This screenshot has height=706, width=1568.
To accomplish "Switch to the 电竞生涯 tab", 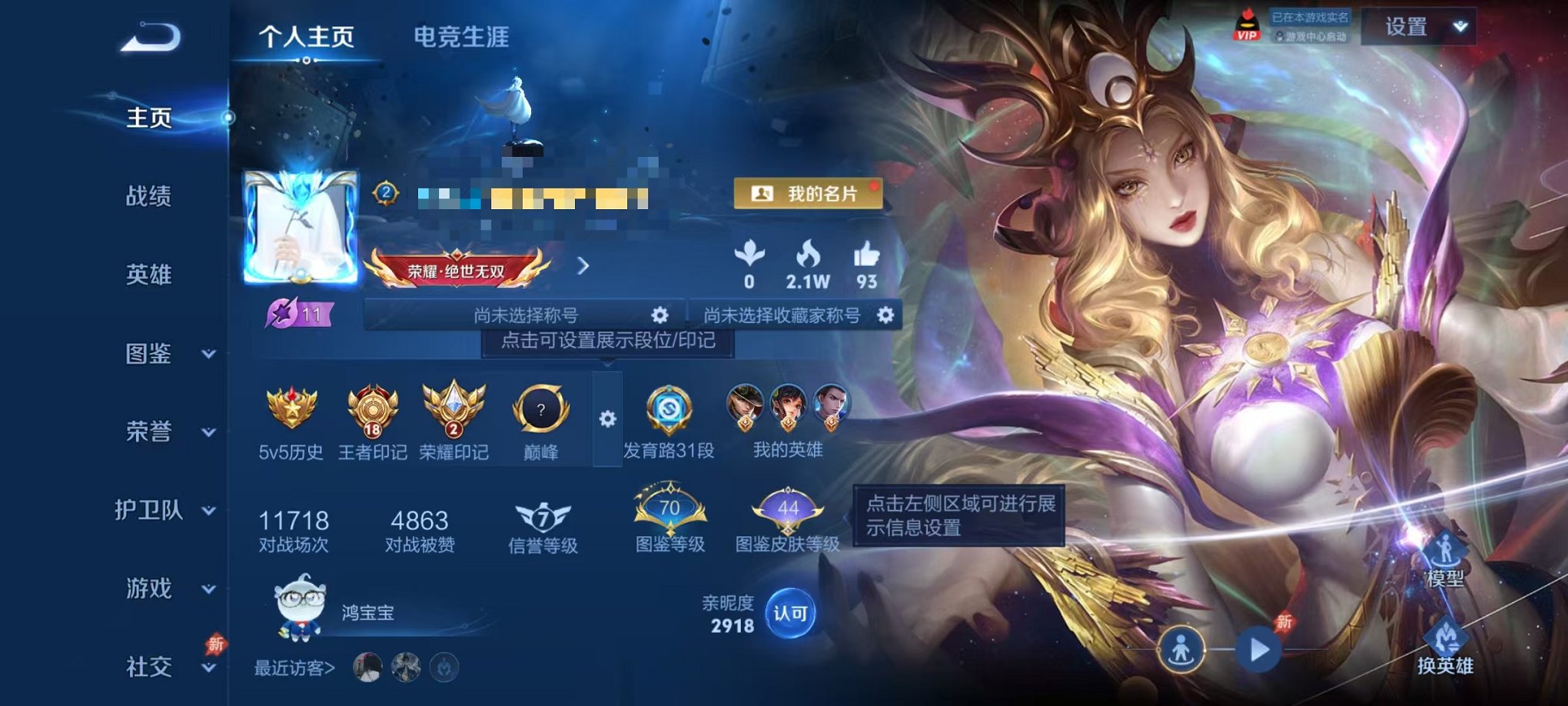I will coord(462,33).
